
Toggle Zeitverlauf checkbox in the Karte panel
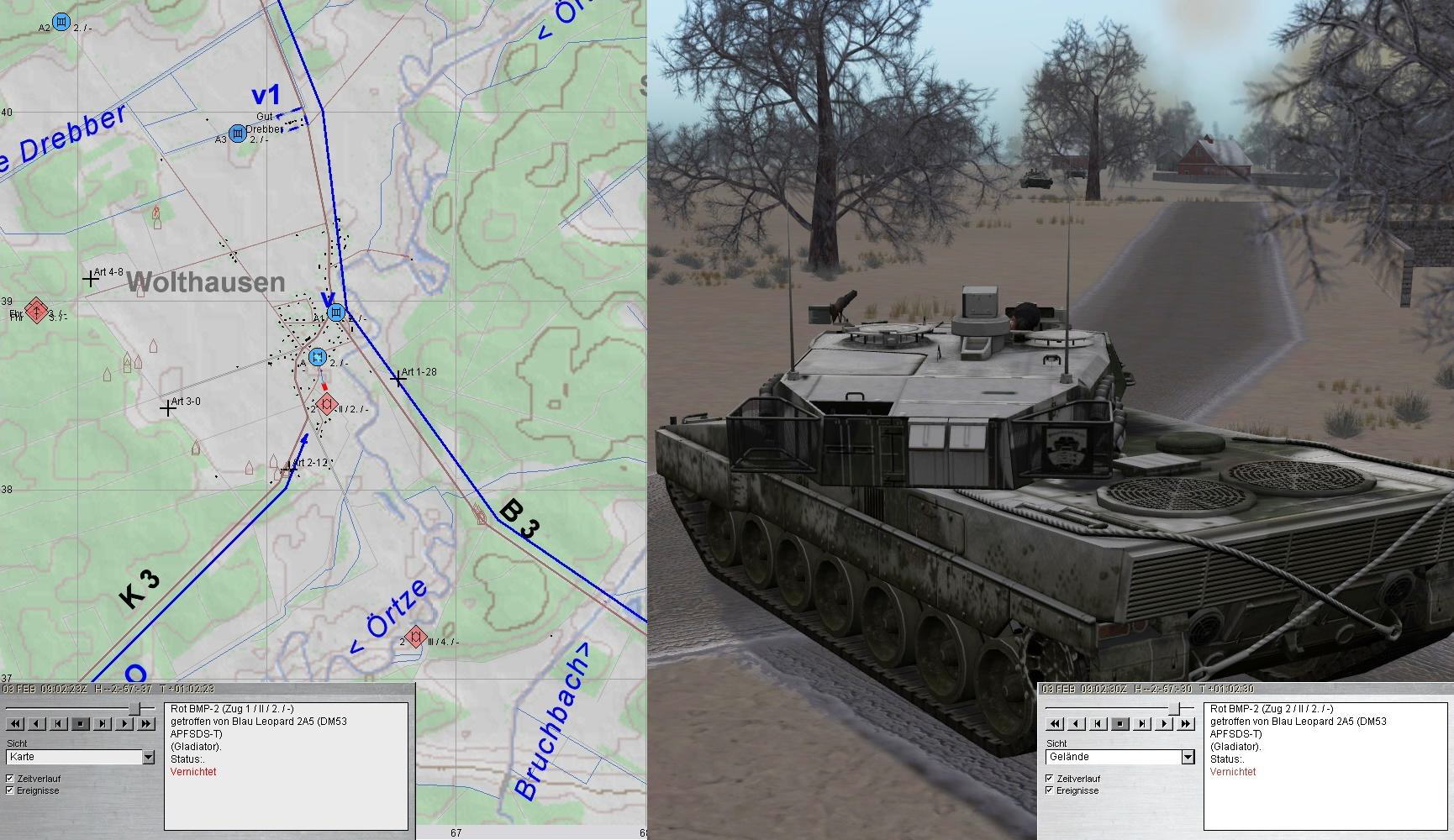(10, 779)
